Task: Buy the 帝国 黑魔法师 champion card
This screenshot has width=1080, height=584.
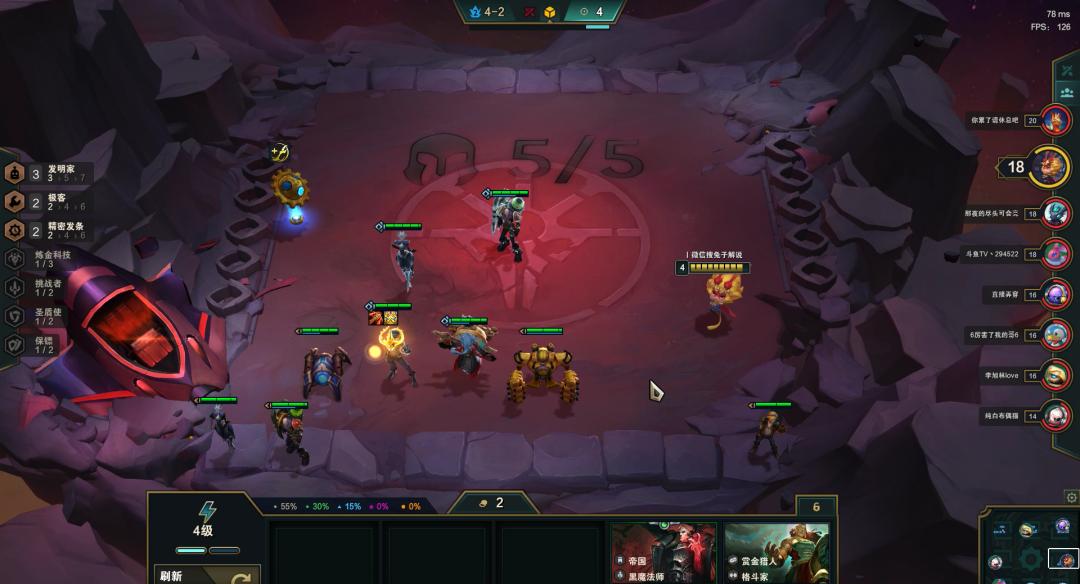Action: click(x=664, y=552)
